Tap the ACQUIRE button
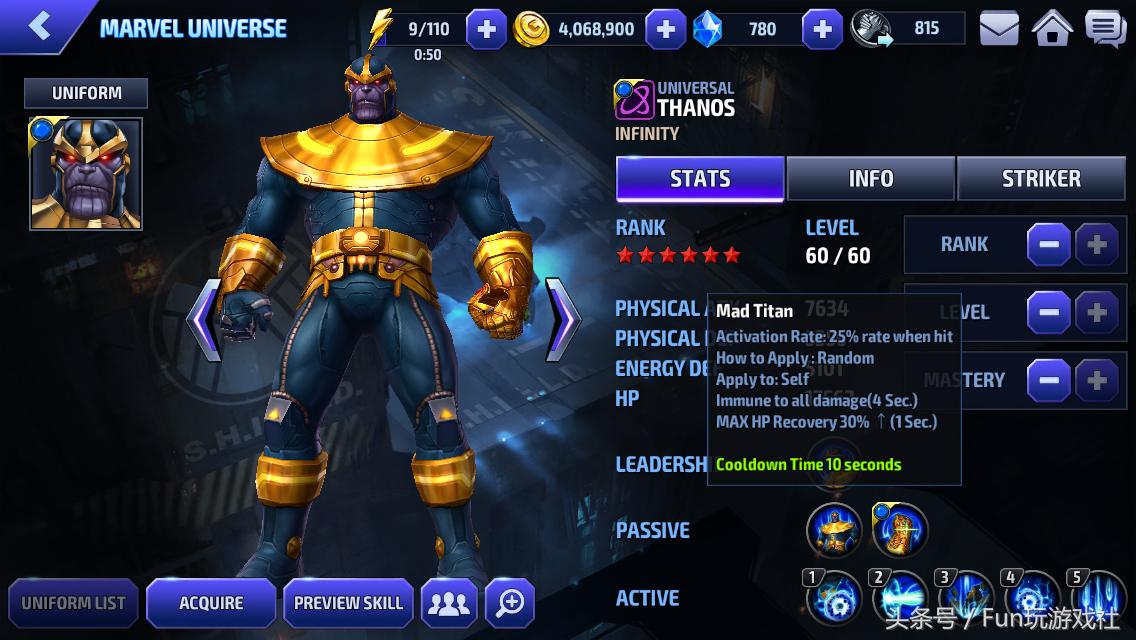Viewport: 1136px width, 640px height. (x=211, y=603)
